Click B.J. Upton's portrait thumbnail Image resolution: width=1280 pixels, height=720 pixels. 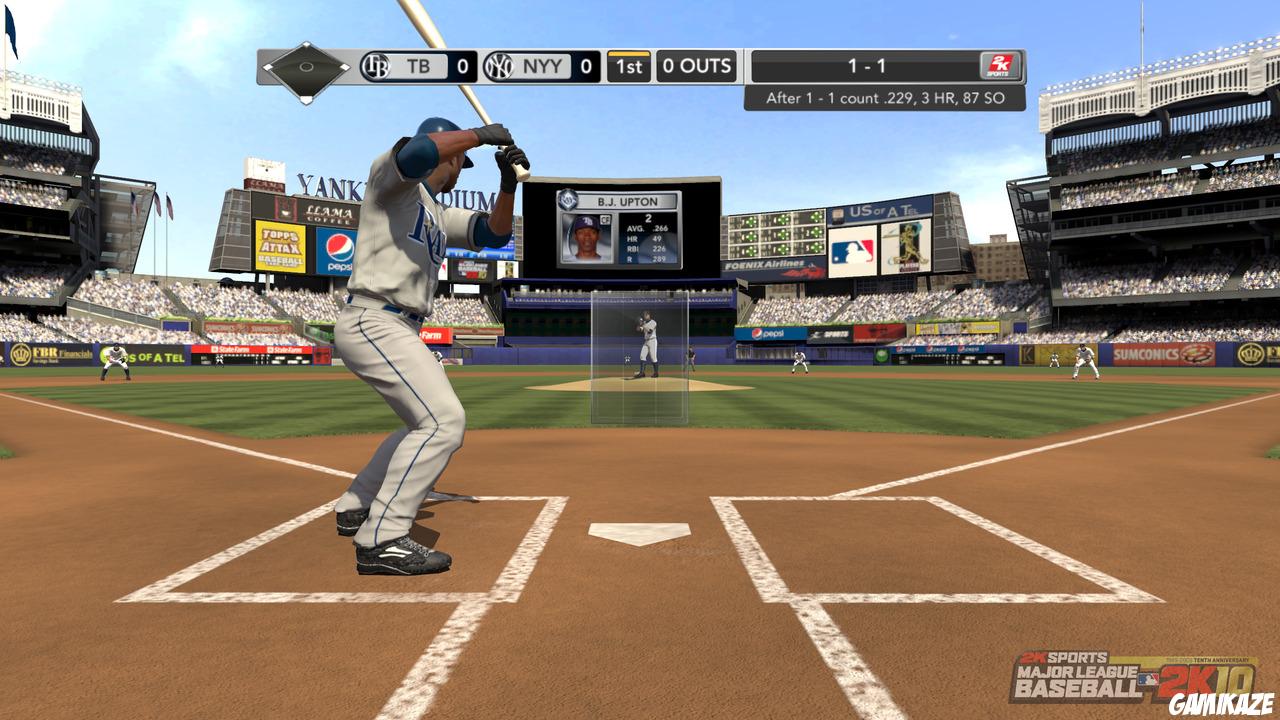point(586,239)
